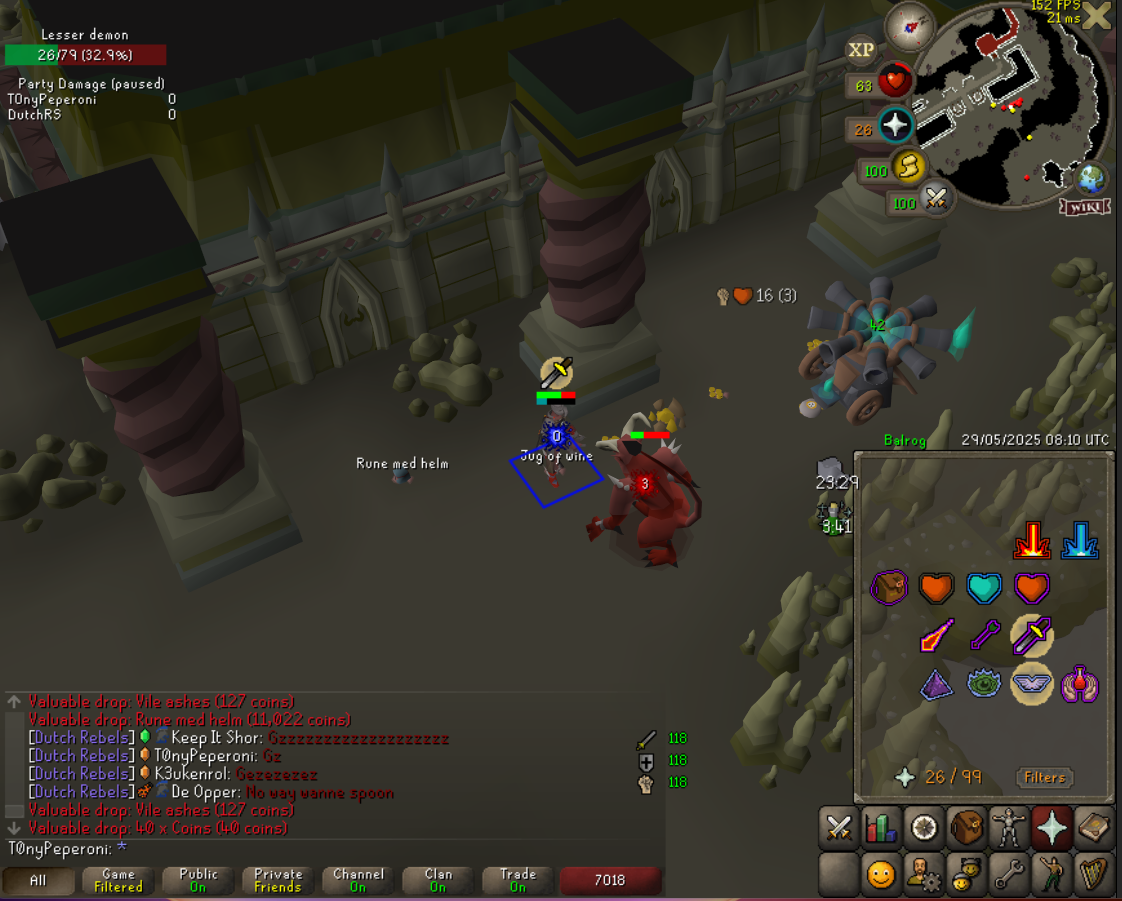
Task: Activate the special attack orb
Action: [936, 199]
